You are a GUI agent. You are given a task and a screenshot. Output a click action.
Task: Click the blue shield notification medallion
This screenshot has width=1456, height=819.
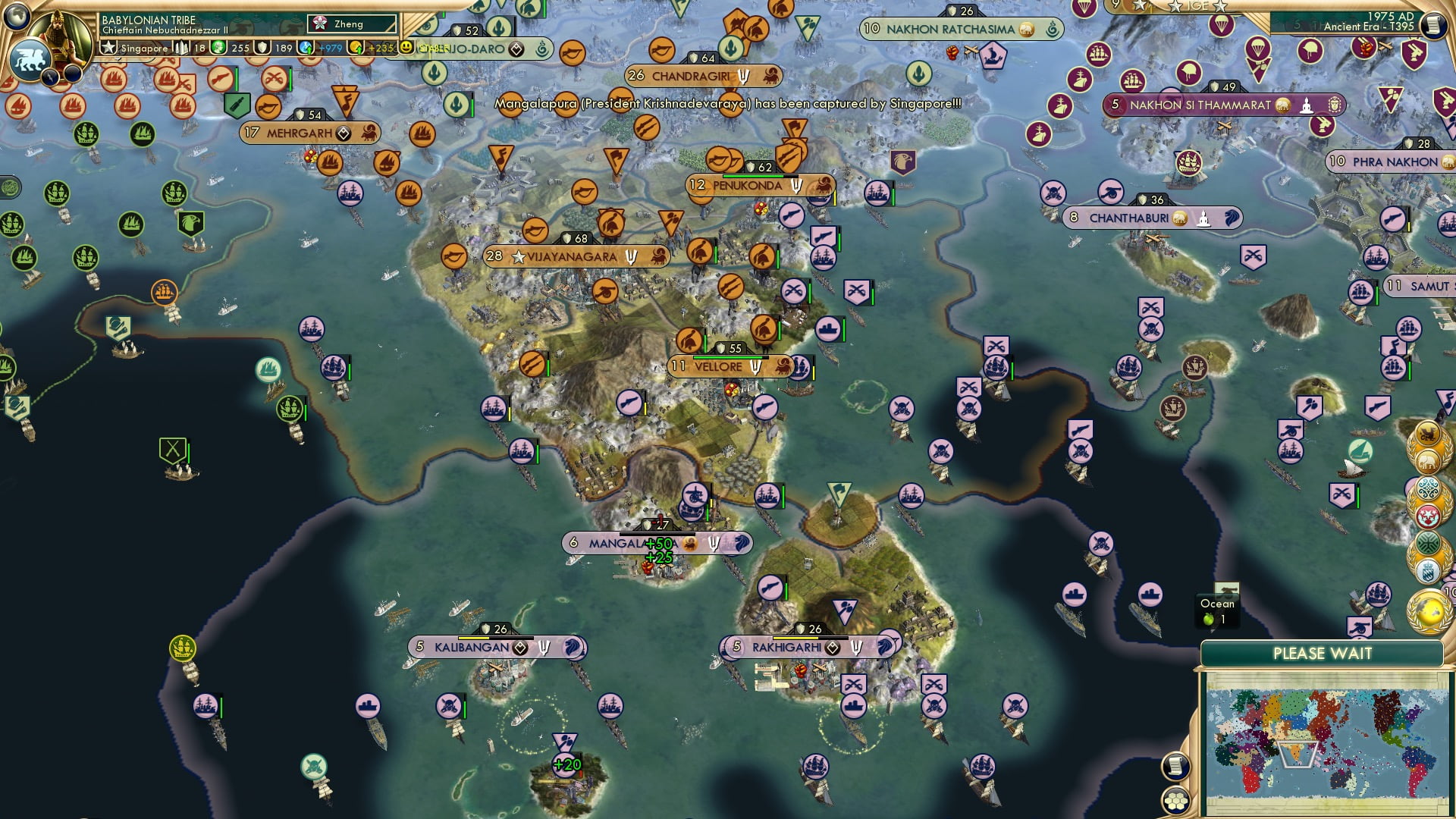coord(1429,570)
